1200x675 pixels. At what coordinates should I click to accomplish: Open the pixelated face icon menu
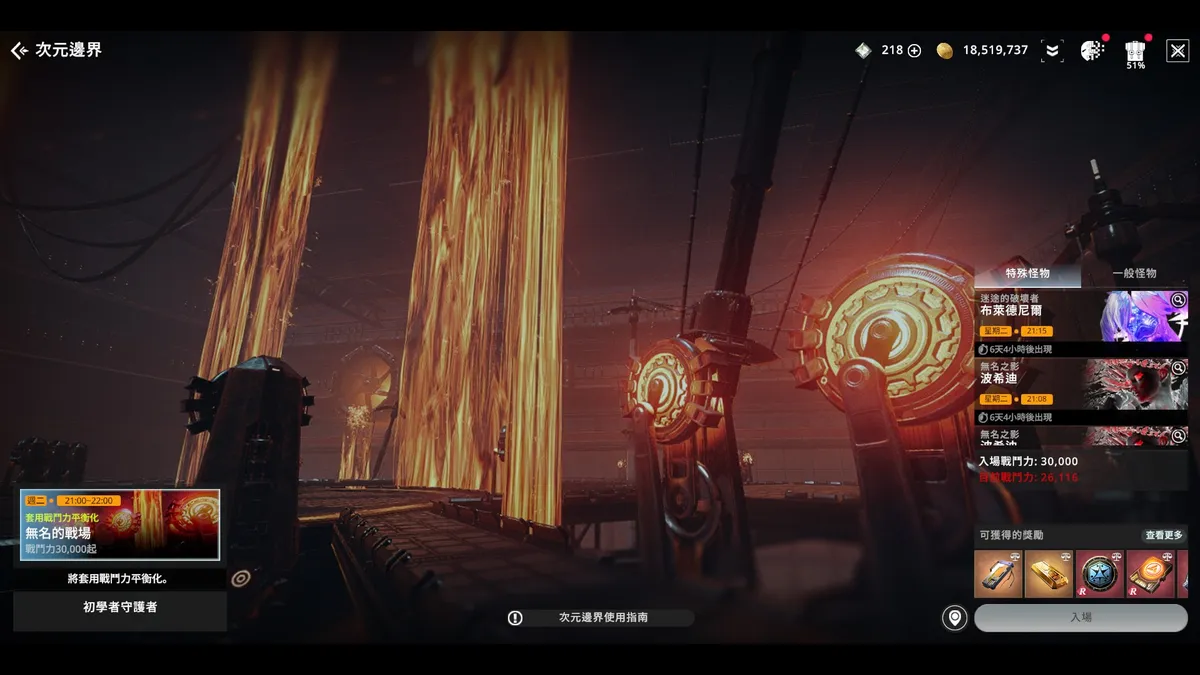pyautogui.click(x=1092, y=50)
